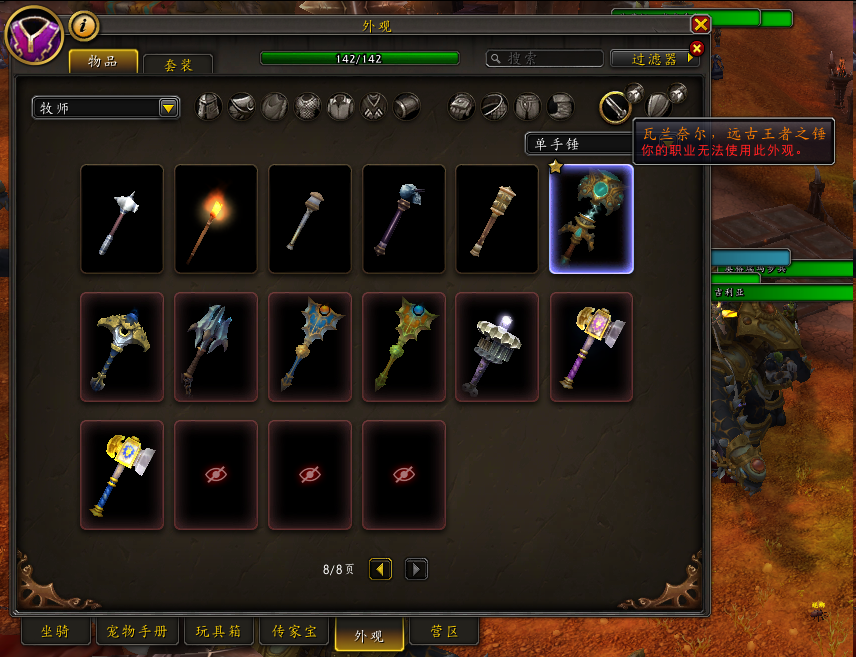Show the 传家宝 heirlooms tab
This screenshot has width=856, height=657.
click(x=294, y=632)
